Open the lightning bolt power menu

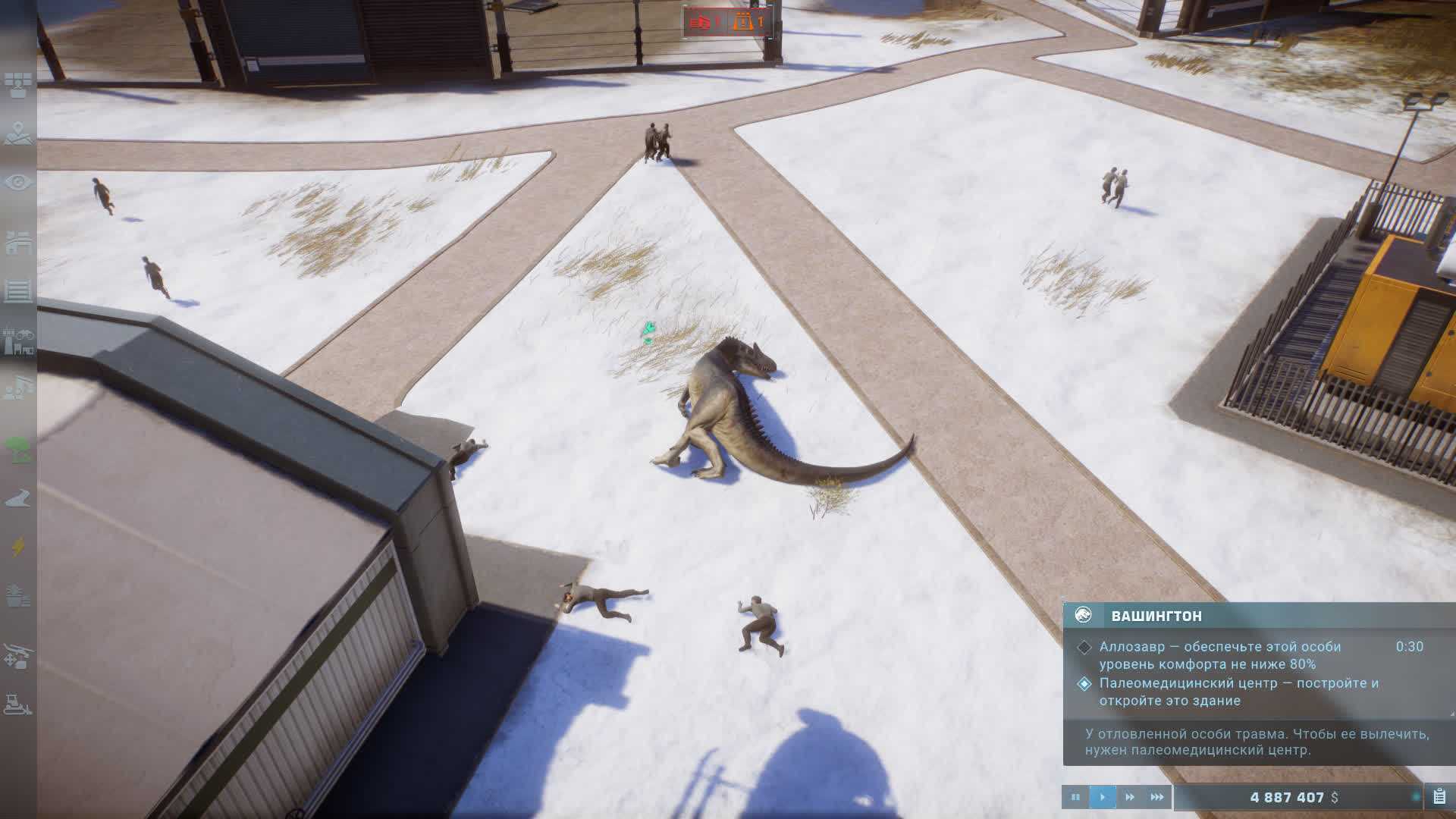[x=18, y=547]
